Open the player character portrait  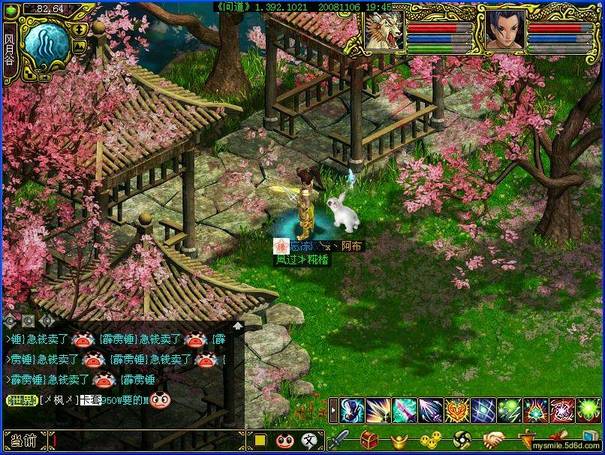(x=506, y=31)
